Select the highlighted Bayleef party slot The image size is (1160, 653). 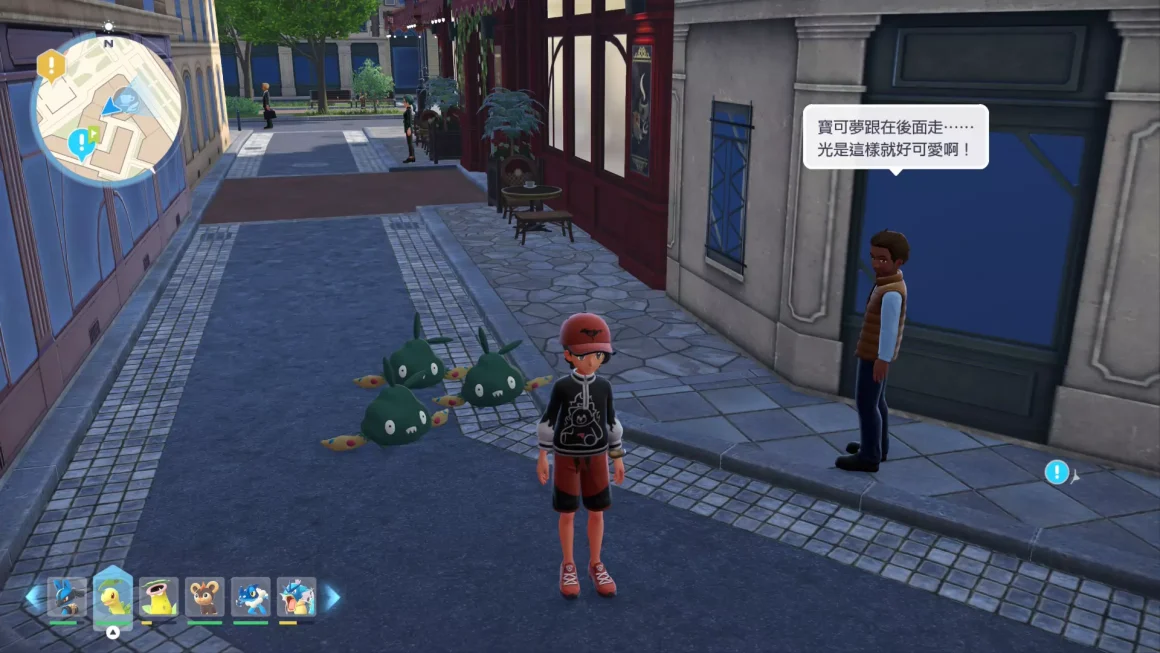(113, 597)
